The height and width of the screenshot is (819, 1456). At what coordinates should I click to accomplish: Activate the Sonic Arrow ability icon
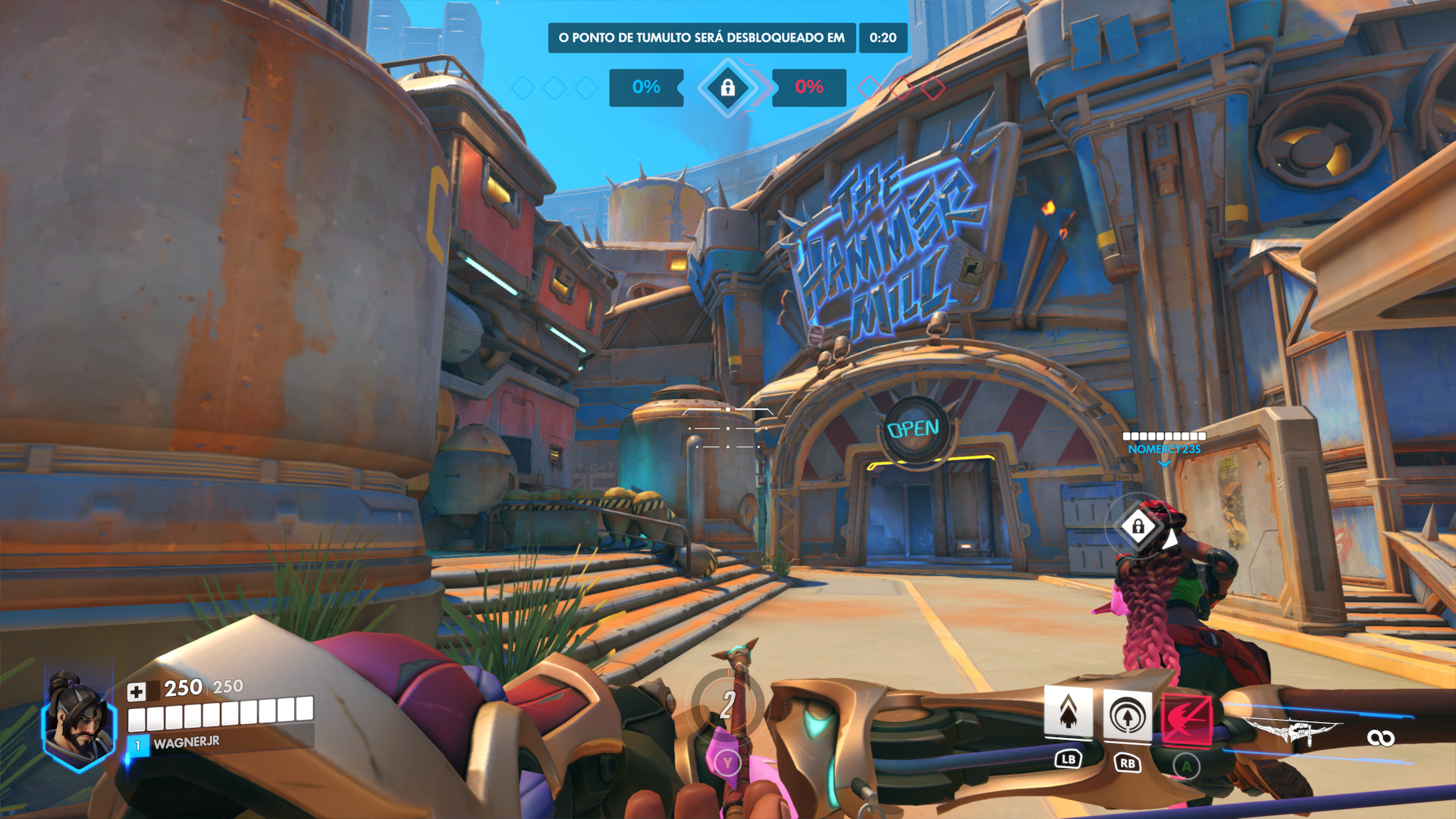pyautogui.click(x=1127, y=716)
